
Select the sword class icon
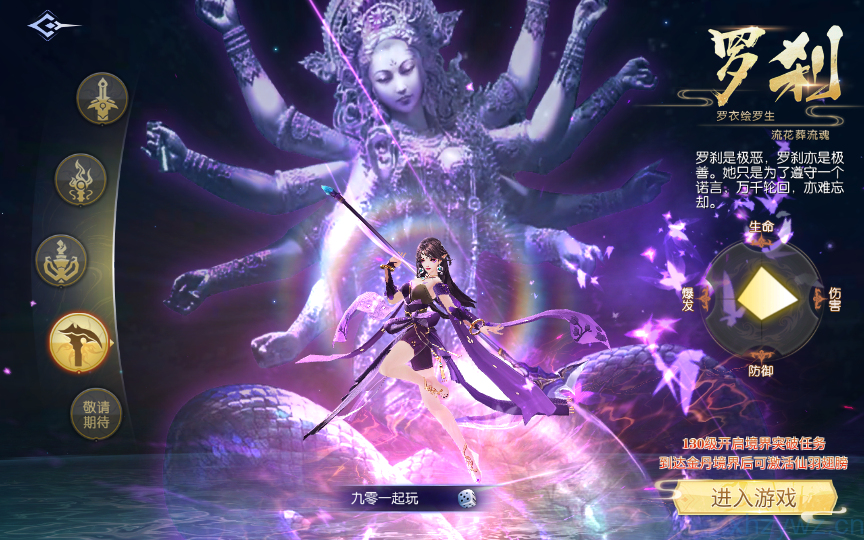[x=102, y=99]
